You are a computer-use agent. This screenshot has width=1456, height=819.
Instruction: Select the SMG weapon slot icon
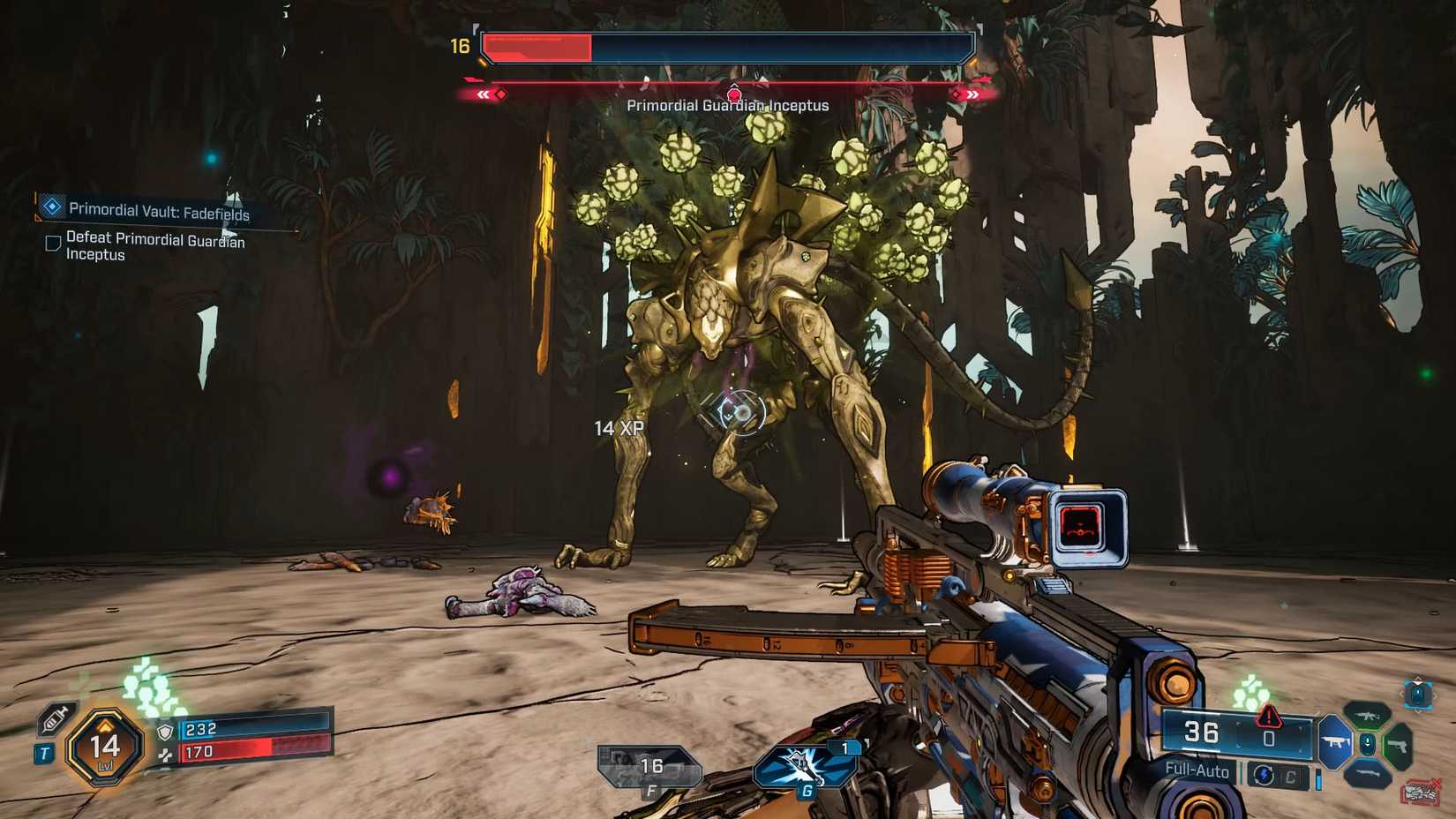point(1335,741)
